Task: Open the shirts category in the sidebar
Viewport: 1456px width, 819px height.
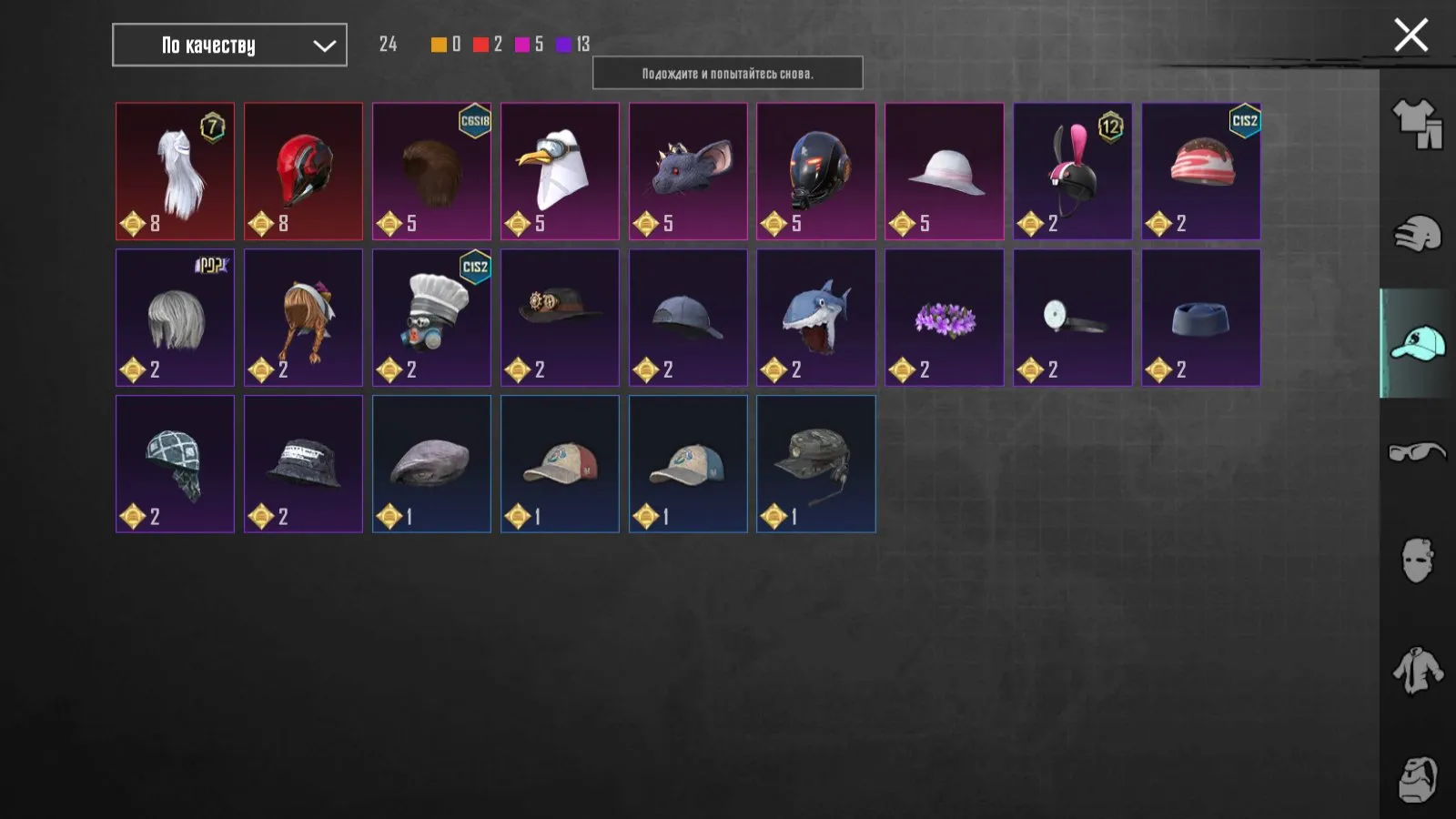Action: (1416, 670)
